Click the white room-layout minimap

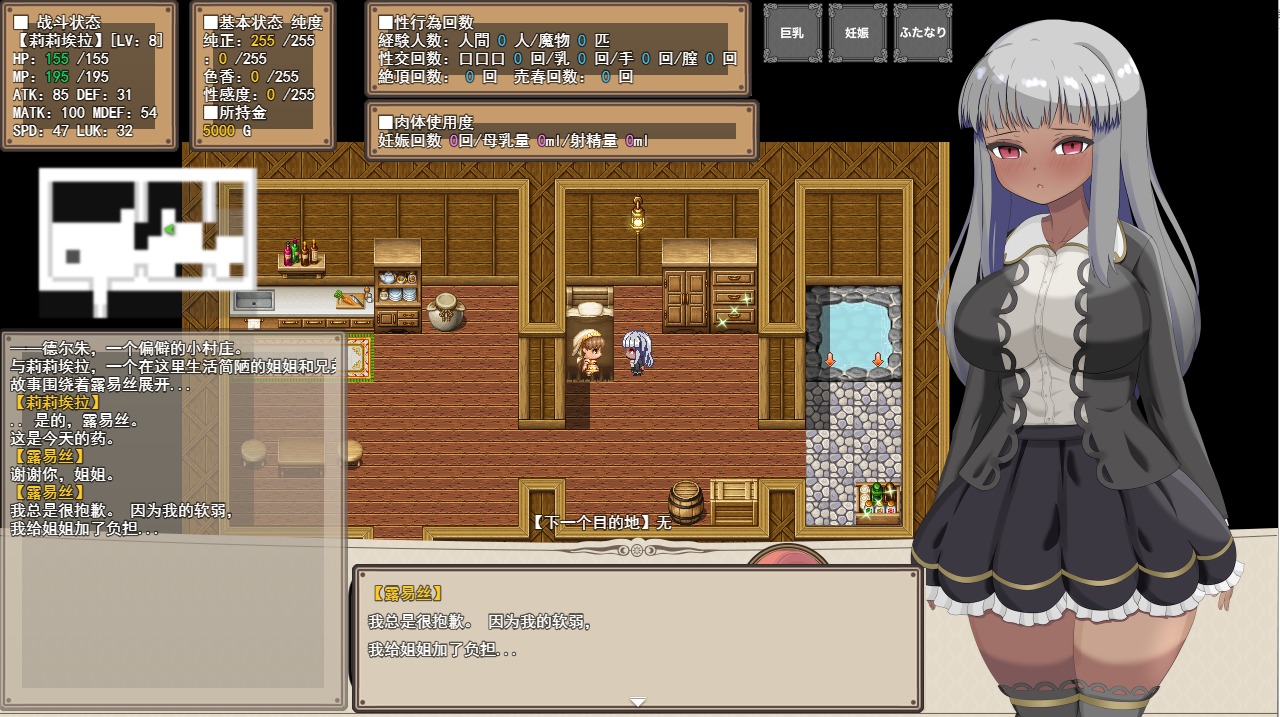pos(147,240)
